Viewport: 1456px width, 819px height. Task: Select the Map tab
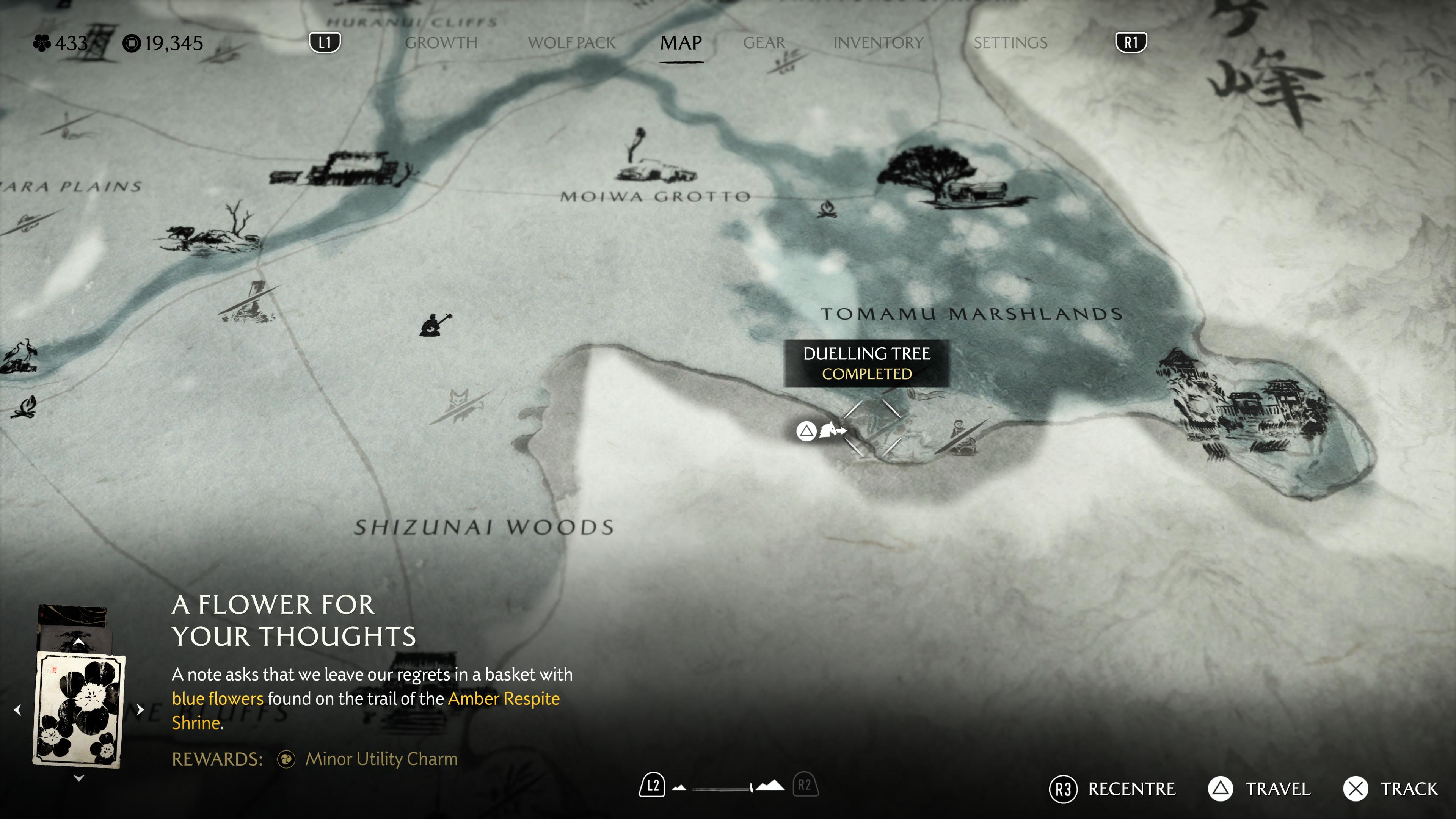tap(681, 43)
